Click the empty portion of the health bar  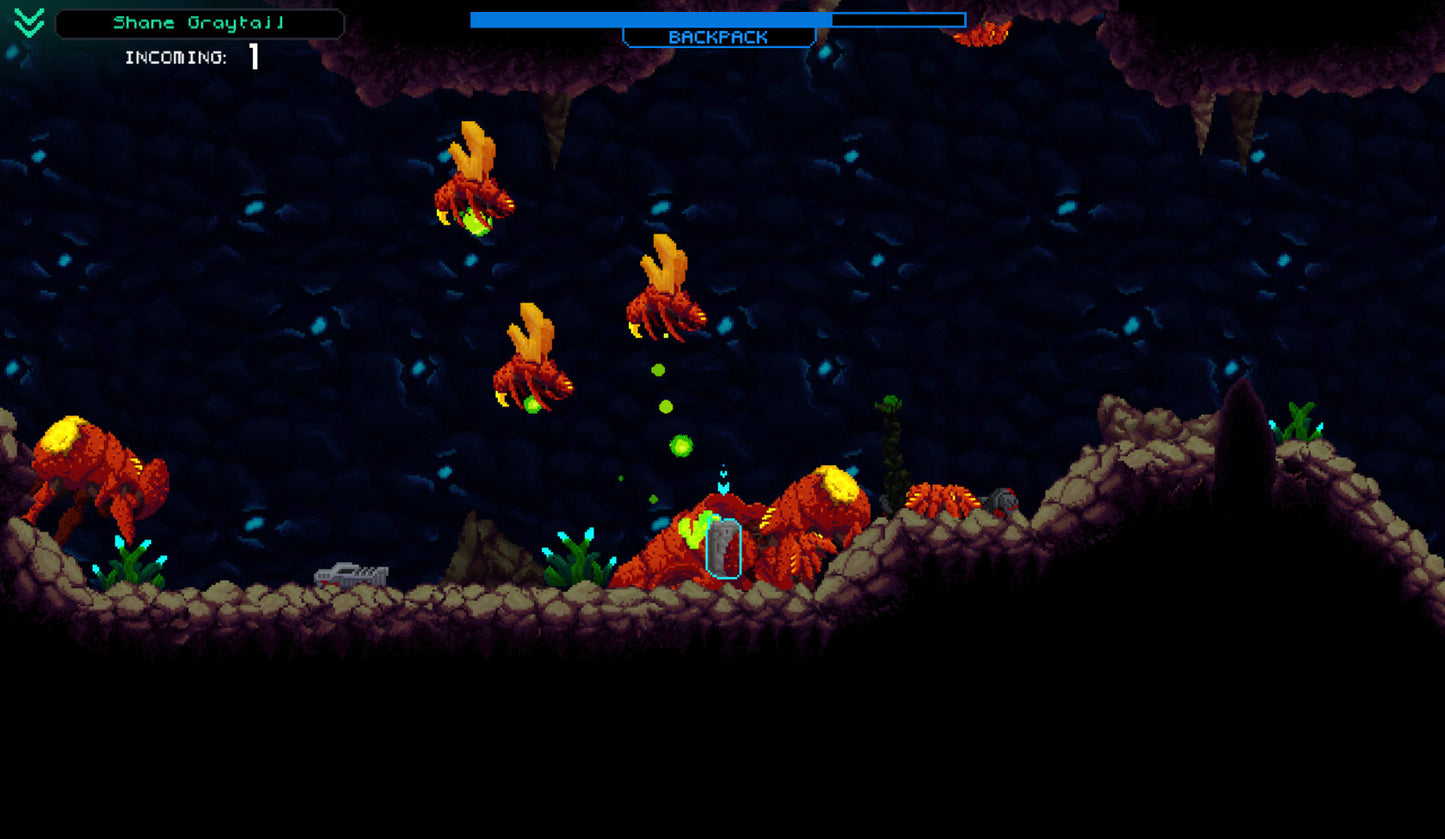point(900,19)
